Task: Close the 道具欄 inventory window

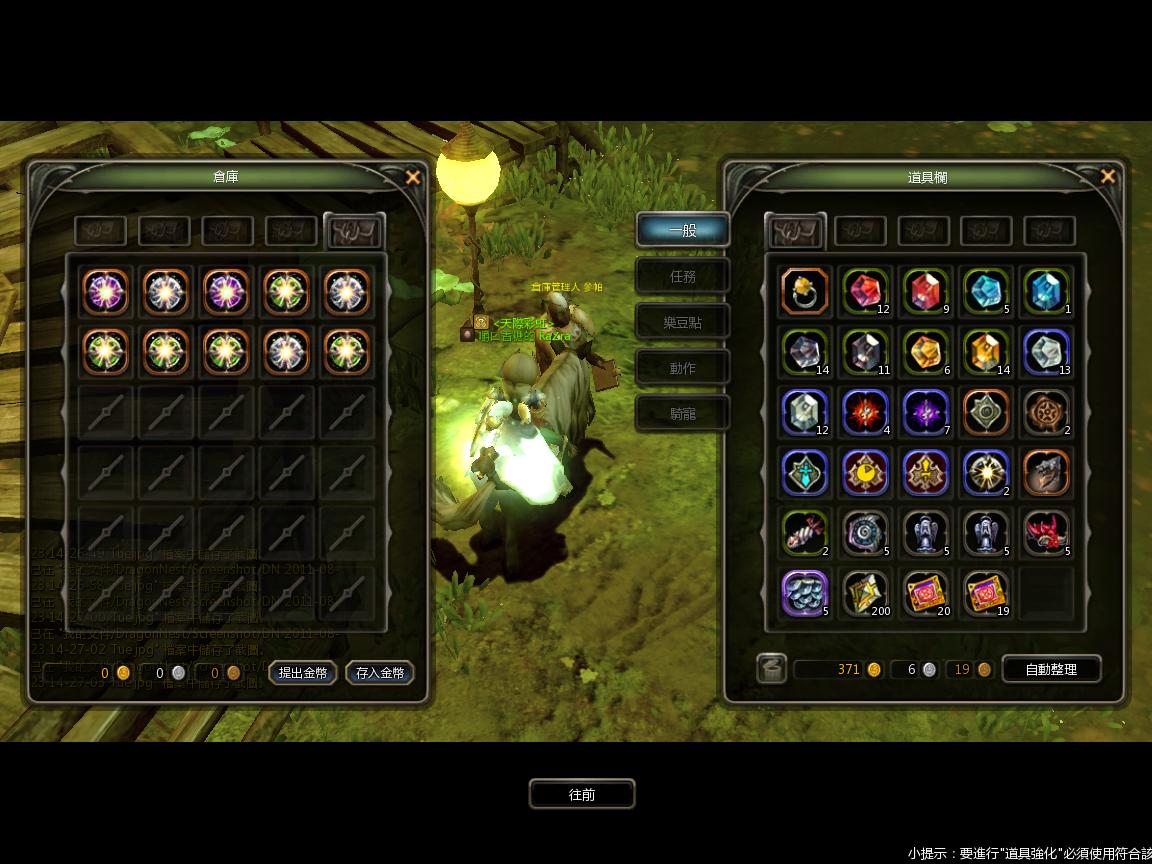Action: point(1107,177)
